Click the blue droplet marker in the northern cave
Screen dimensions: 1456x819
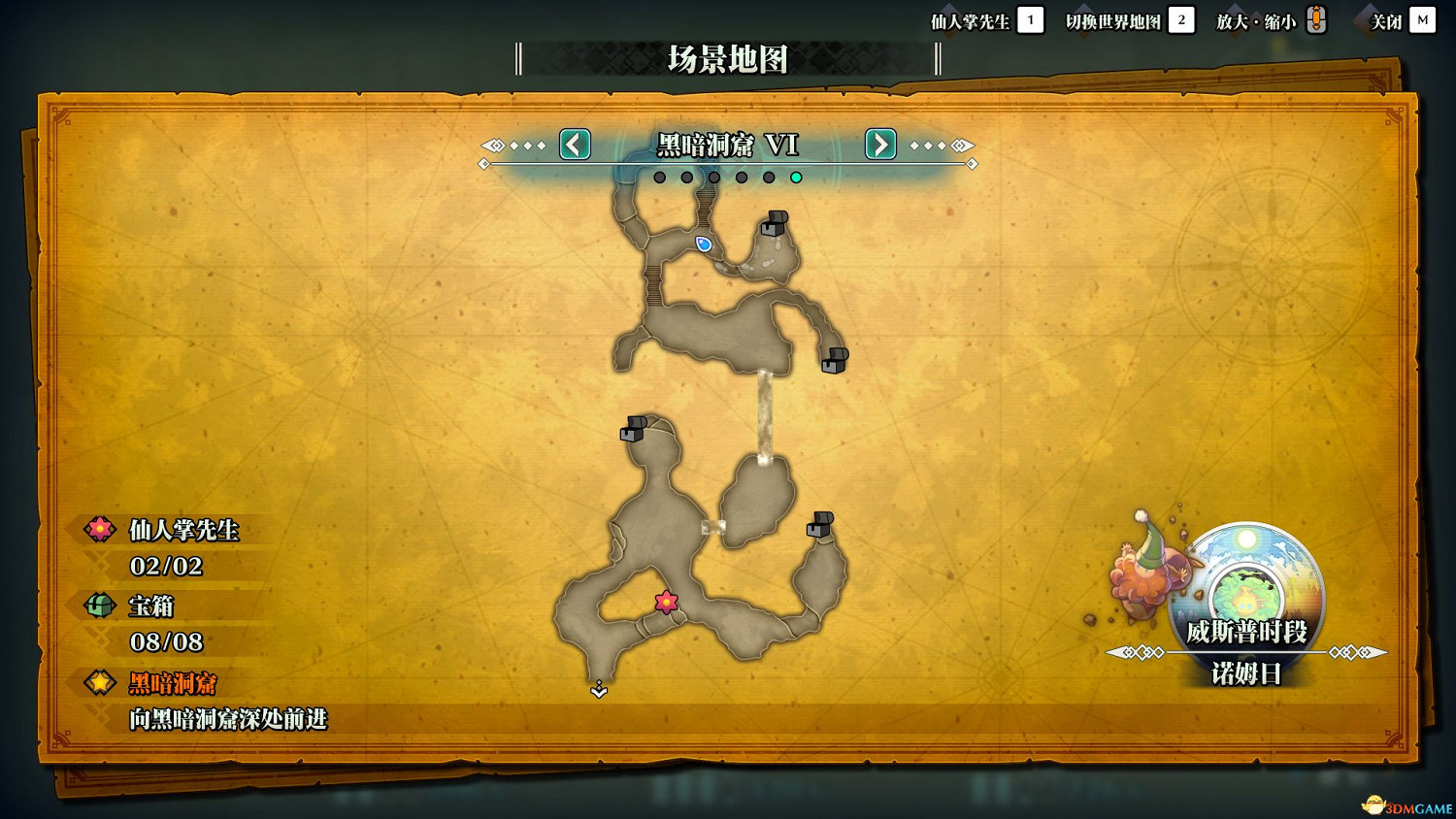(x=703, y=246)
